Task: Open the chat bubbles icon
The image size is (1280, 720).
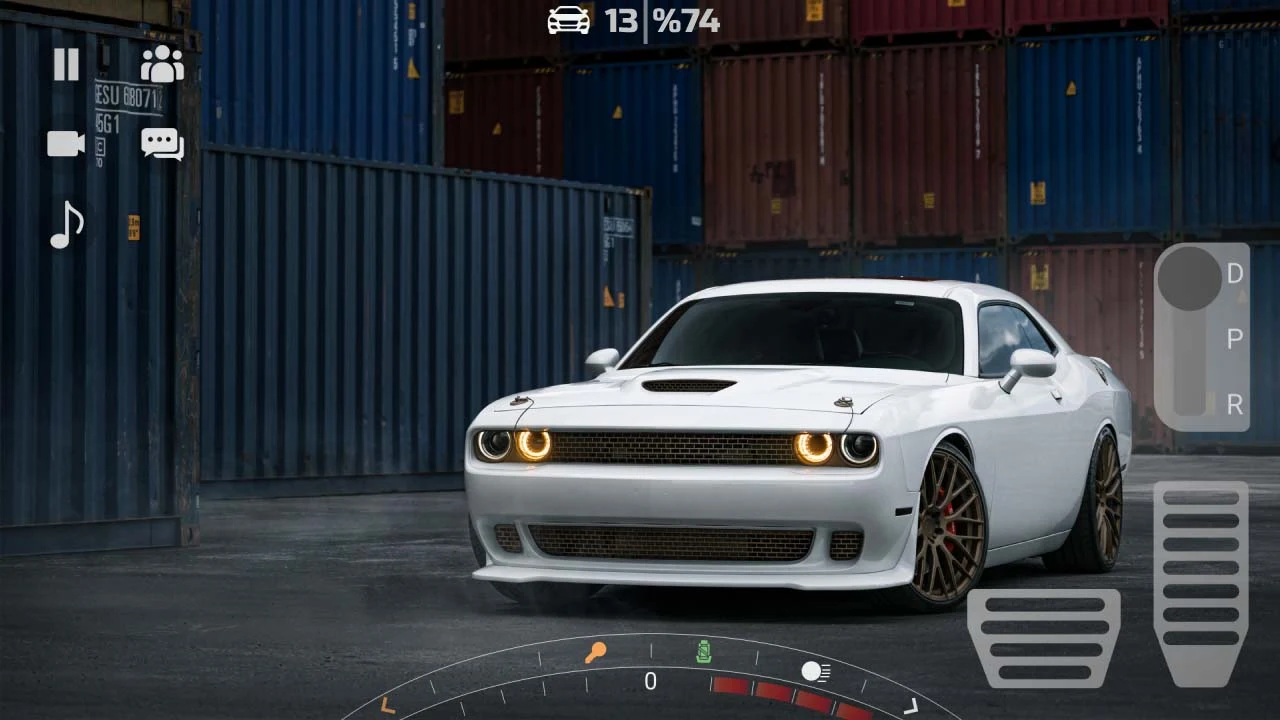Action: [162, 144]
